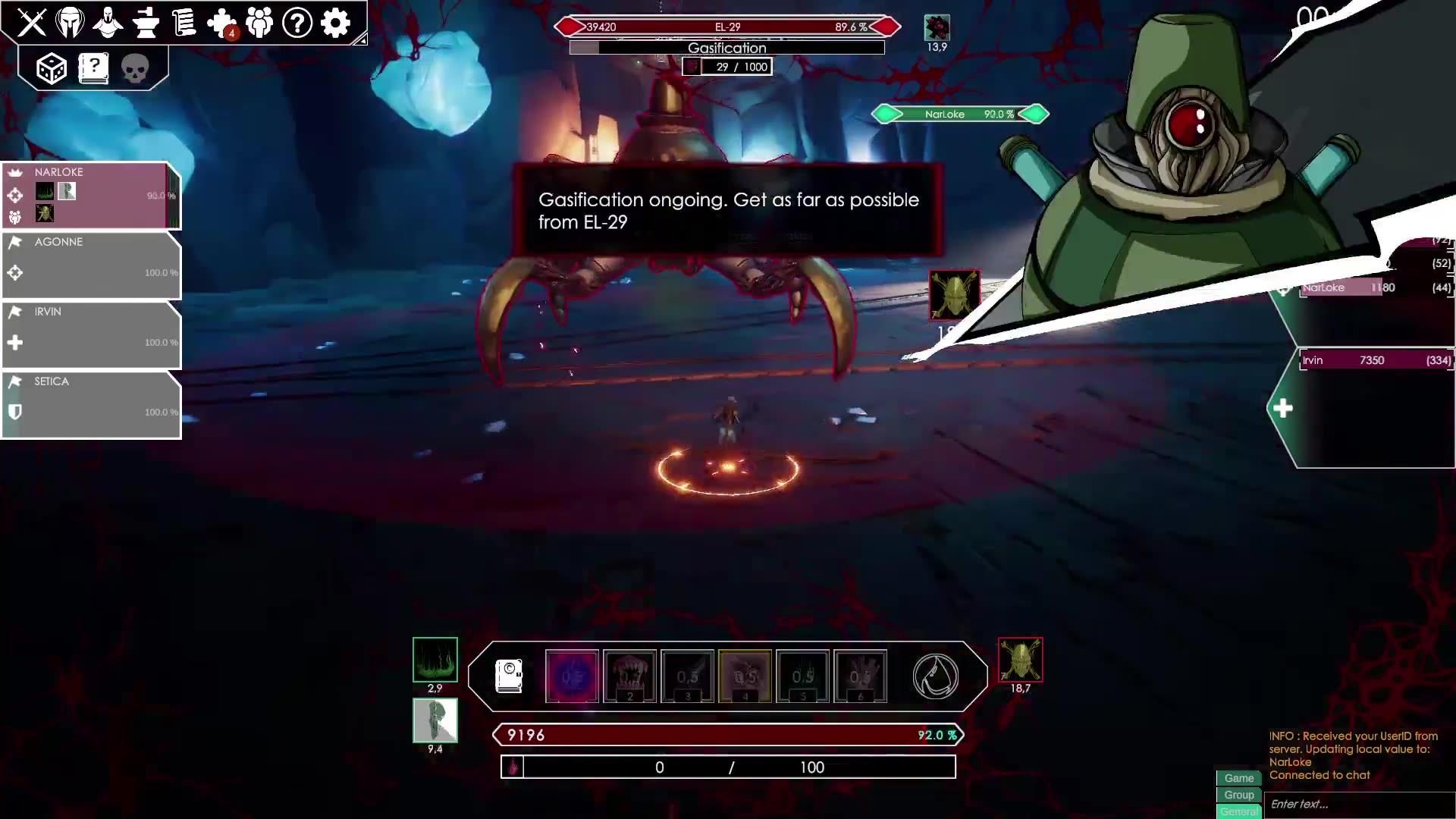Toggle the green flame buff icon showing 2,9
Screen dimensions: 1456x819
coord(435,660)
